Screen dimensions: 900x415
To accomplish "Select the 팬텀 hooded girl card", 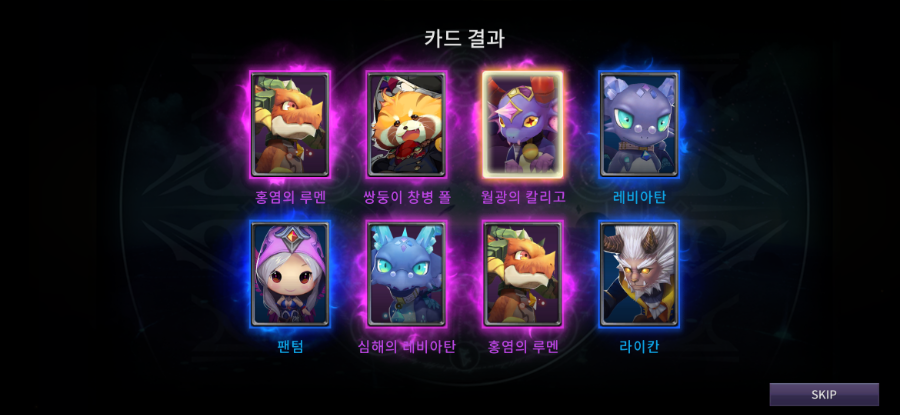I will pos(290,274).
